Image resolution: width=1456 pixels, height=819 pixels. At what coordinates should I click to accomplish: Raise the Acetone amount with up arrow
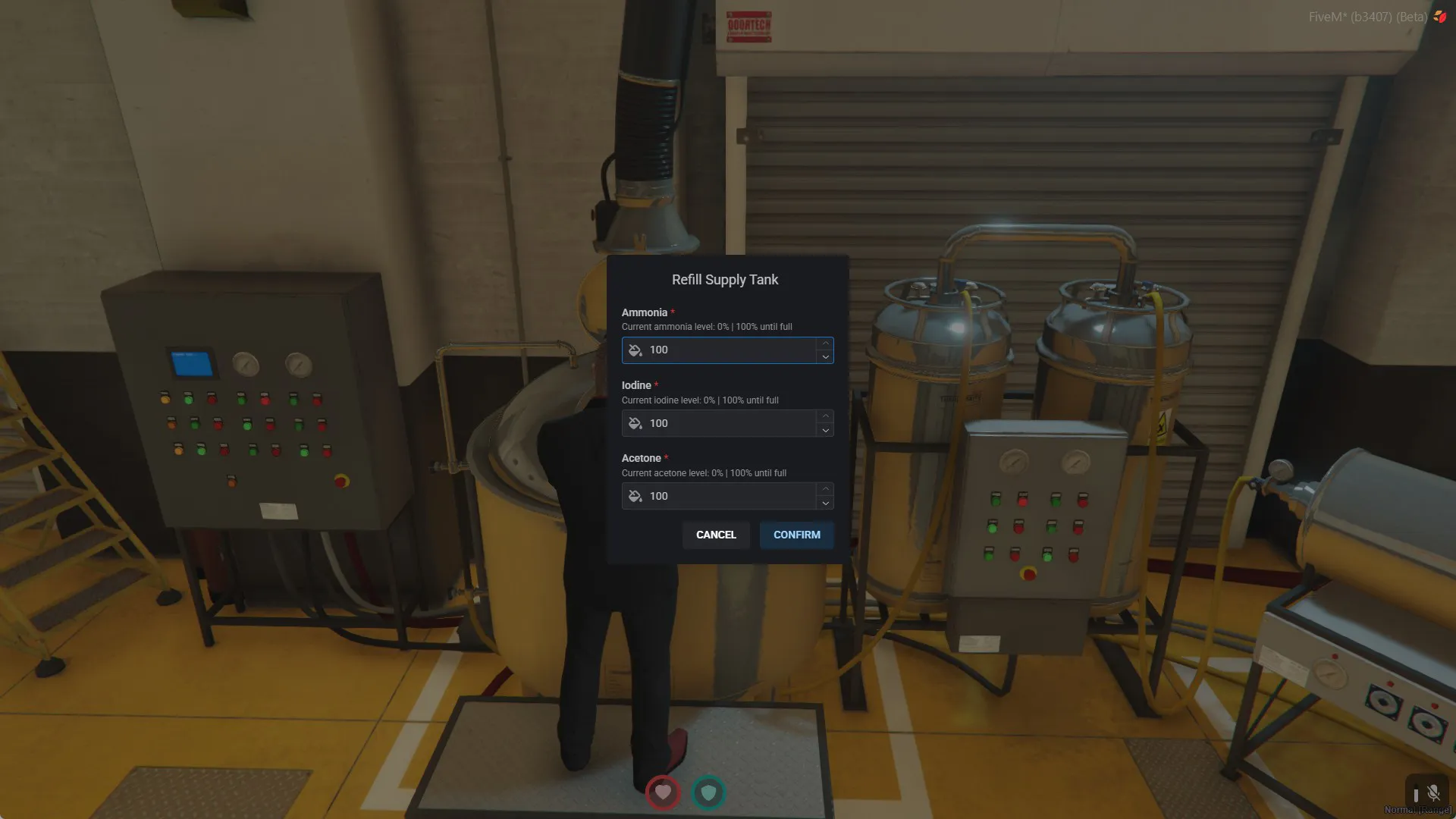click(825, 489)
